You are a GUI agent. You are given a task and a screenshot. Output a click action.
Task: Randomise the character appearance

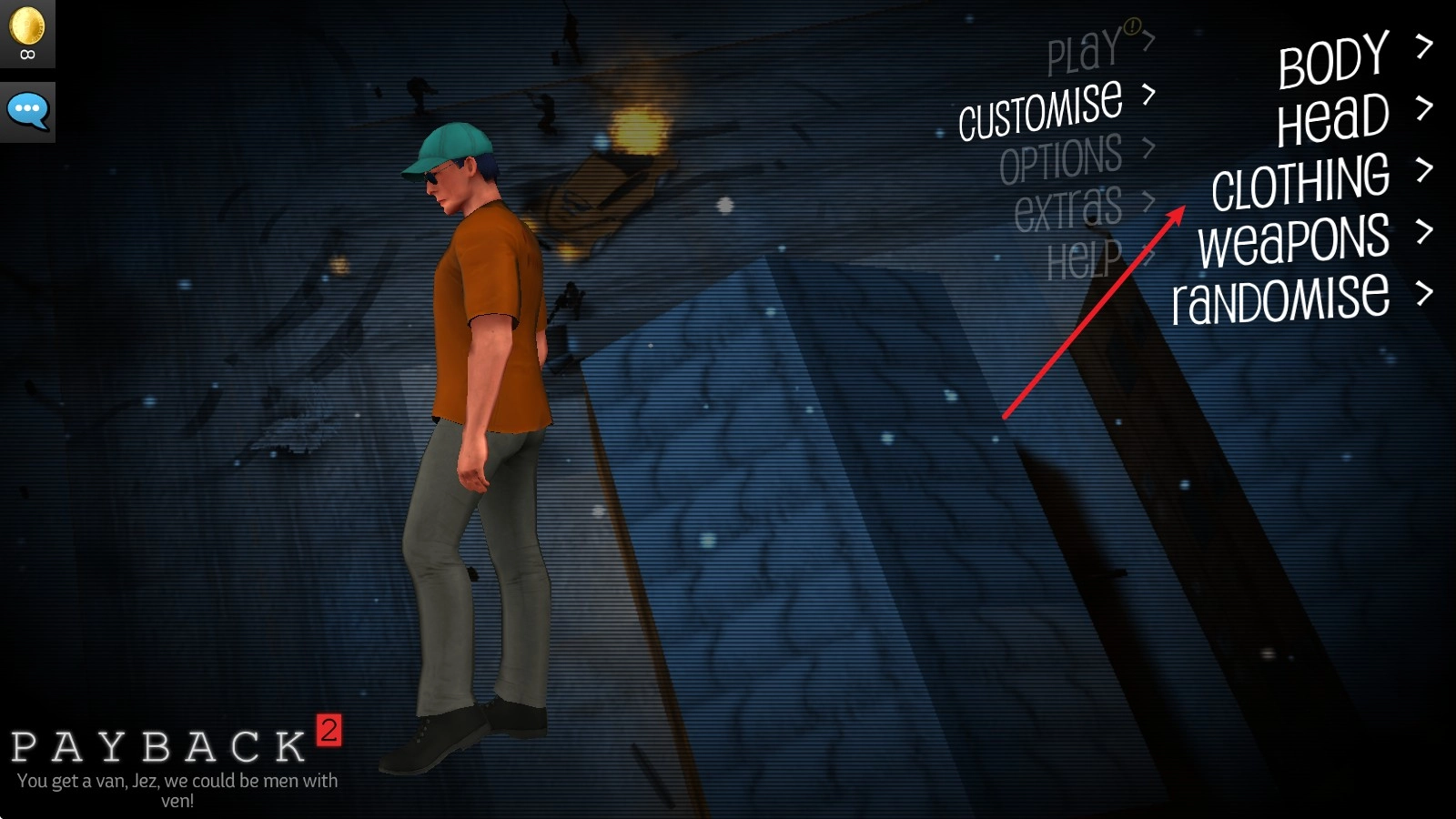tap(1281, 299)
